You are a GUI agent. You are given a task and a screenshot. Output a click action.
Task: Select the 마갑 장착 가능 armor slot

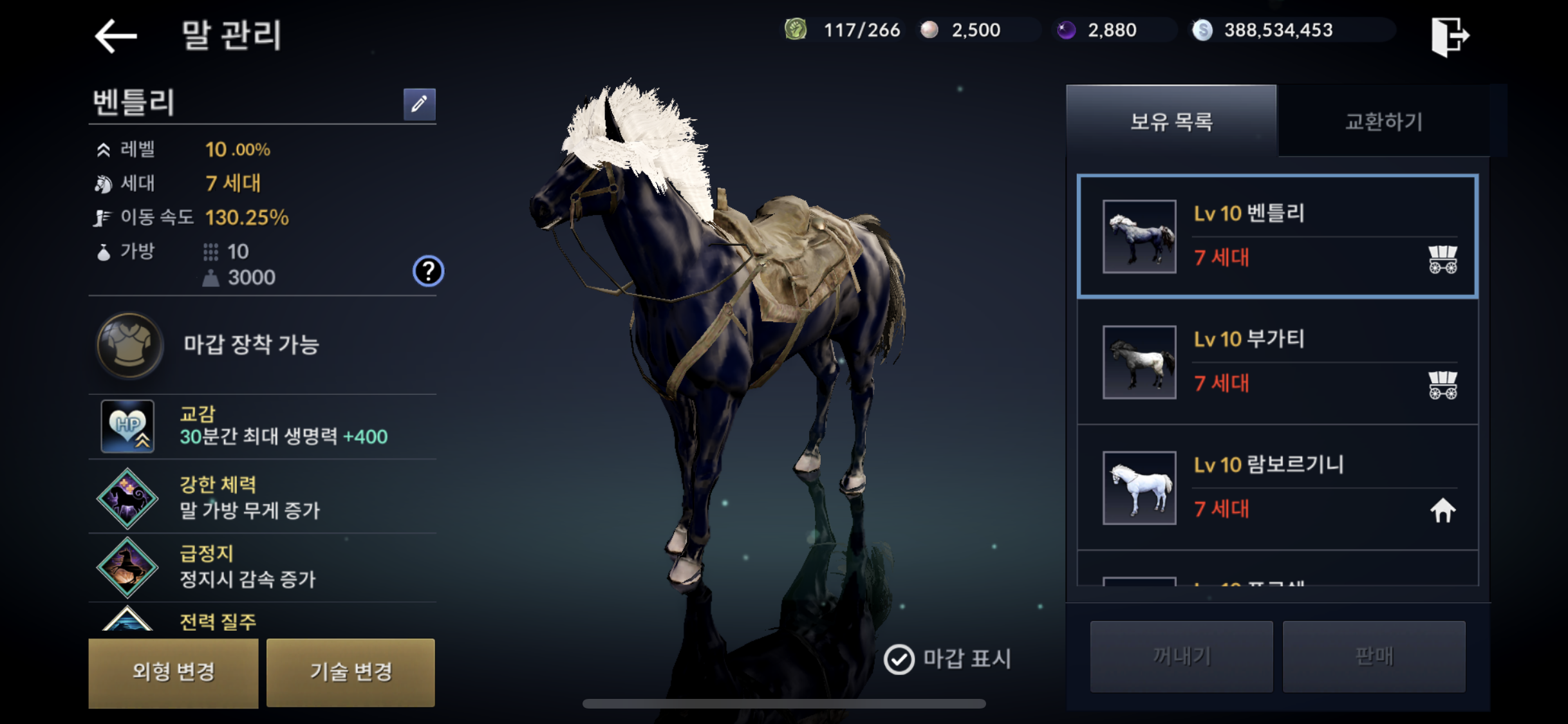click(129, 345)
